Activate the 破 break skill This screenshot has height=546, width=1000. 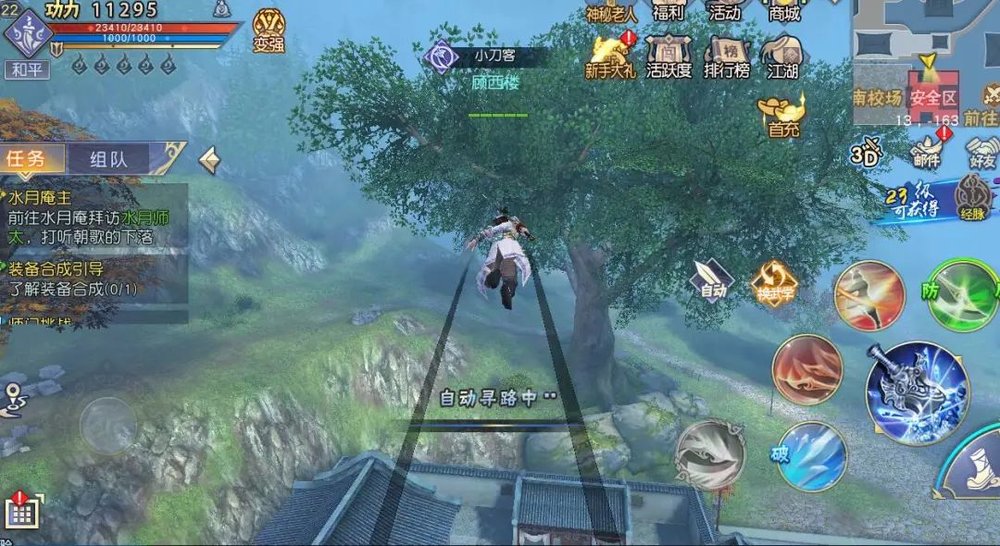812,456
